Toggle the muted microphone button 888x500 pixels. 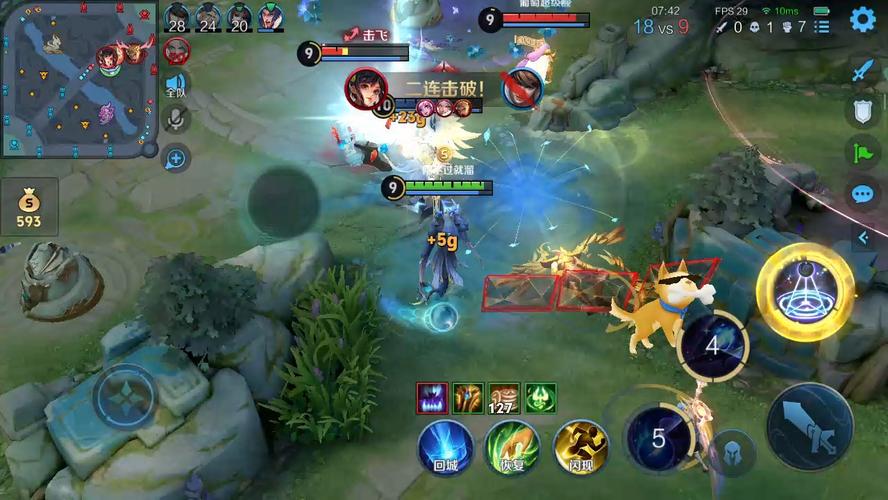[176, 120]
